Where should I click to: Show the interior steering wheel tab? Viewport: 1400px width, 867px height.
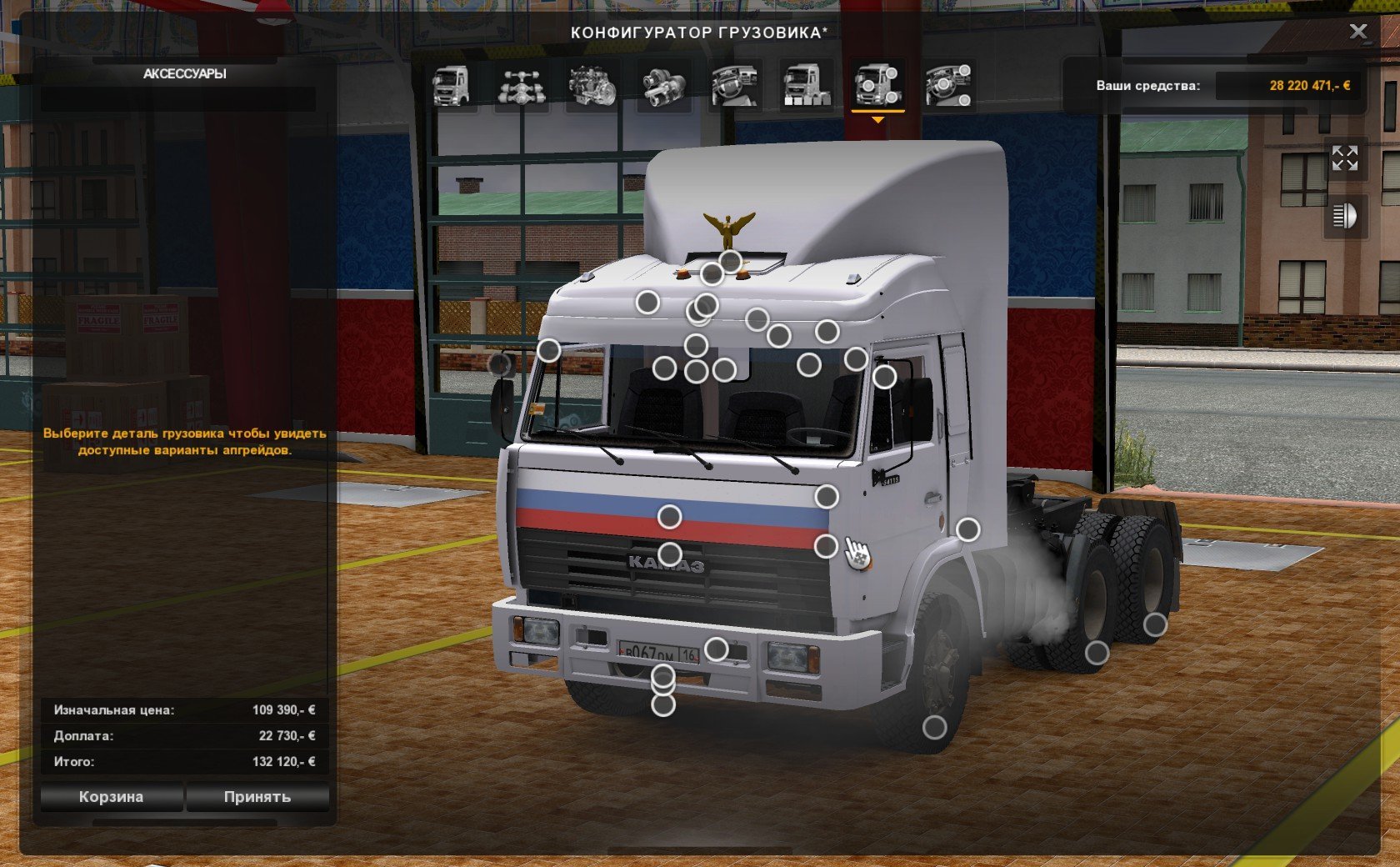coord(734,86)
